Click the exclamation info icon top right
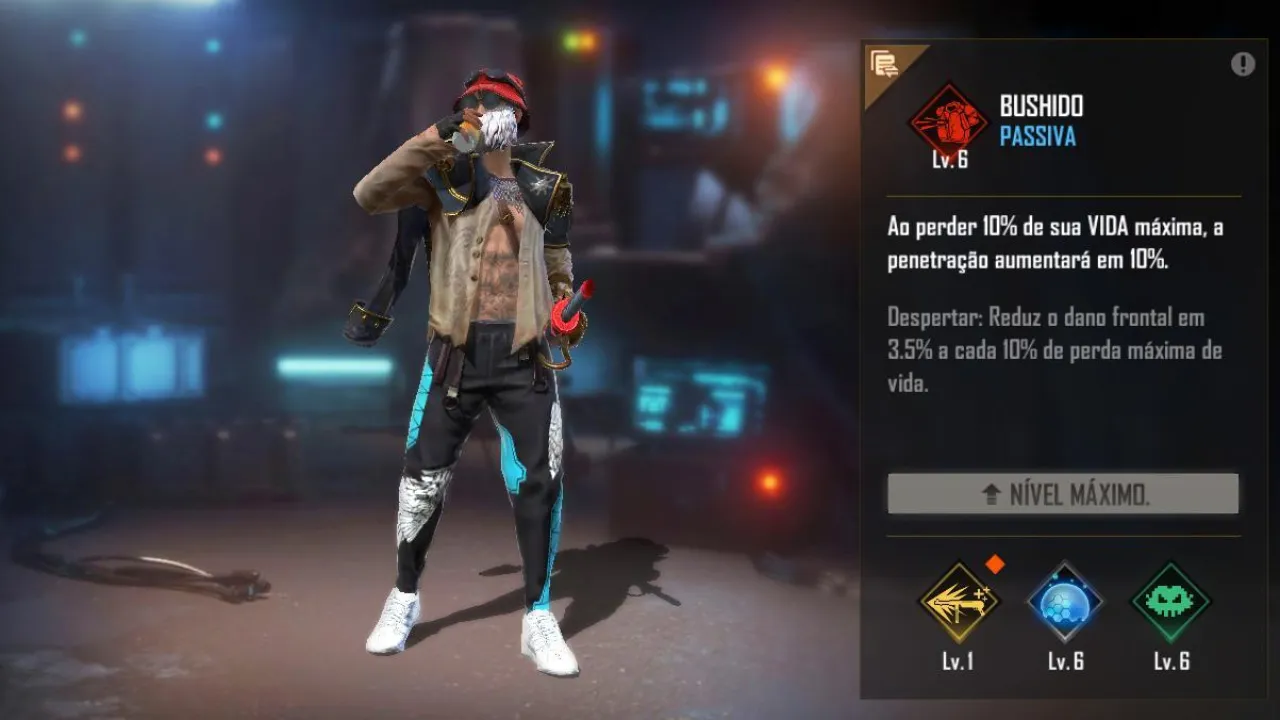 pyautogui.click(x=1243, y=62)
